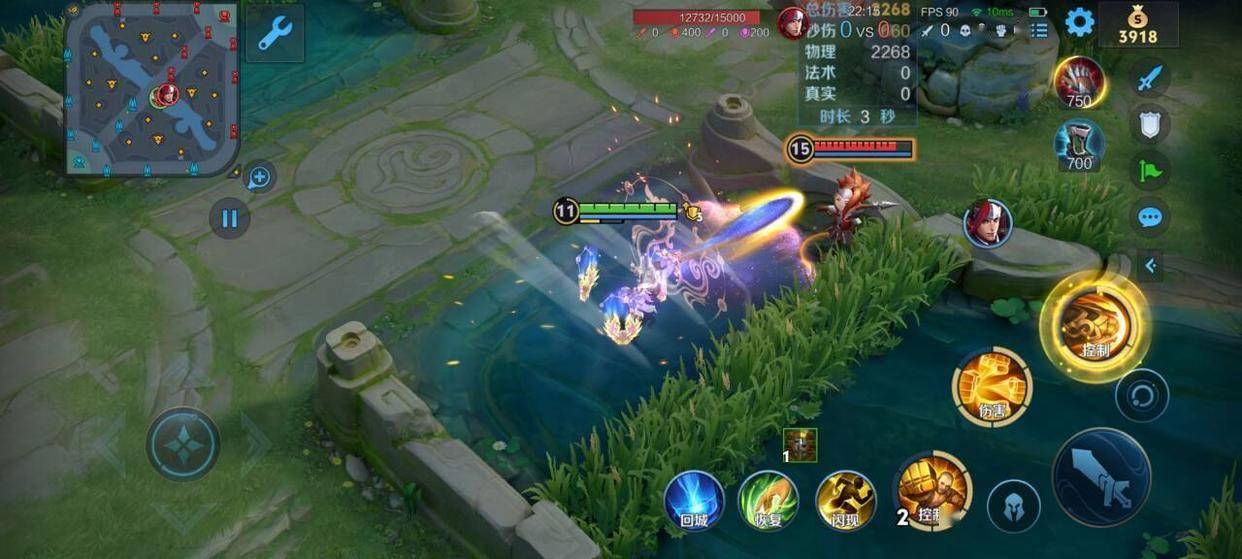
Task: Open the minimap
Action: 152,88
